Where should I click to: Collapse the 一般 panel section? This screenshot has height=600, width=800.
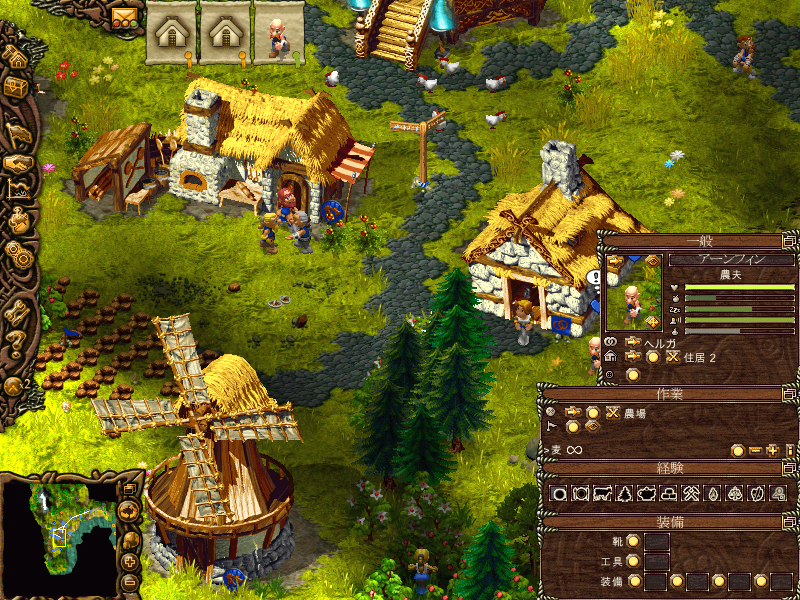point(789,241)
